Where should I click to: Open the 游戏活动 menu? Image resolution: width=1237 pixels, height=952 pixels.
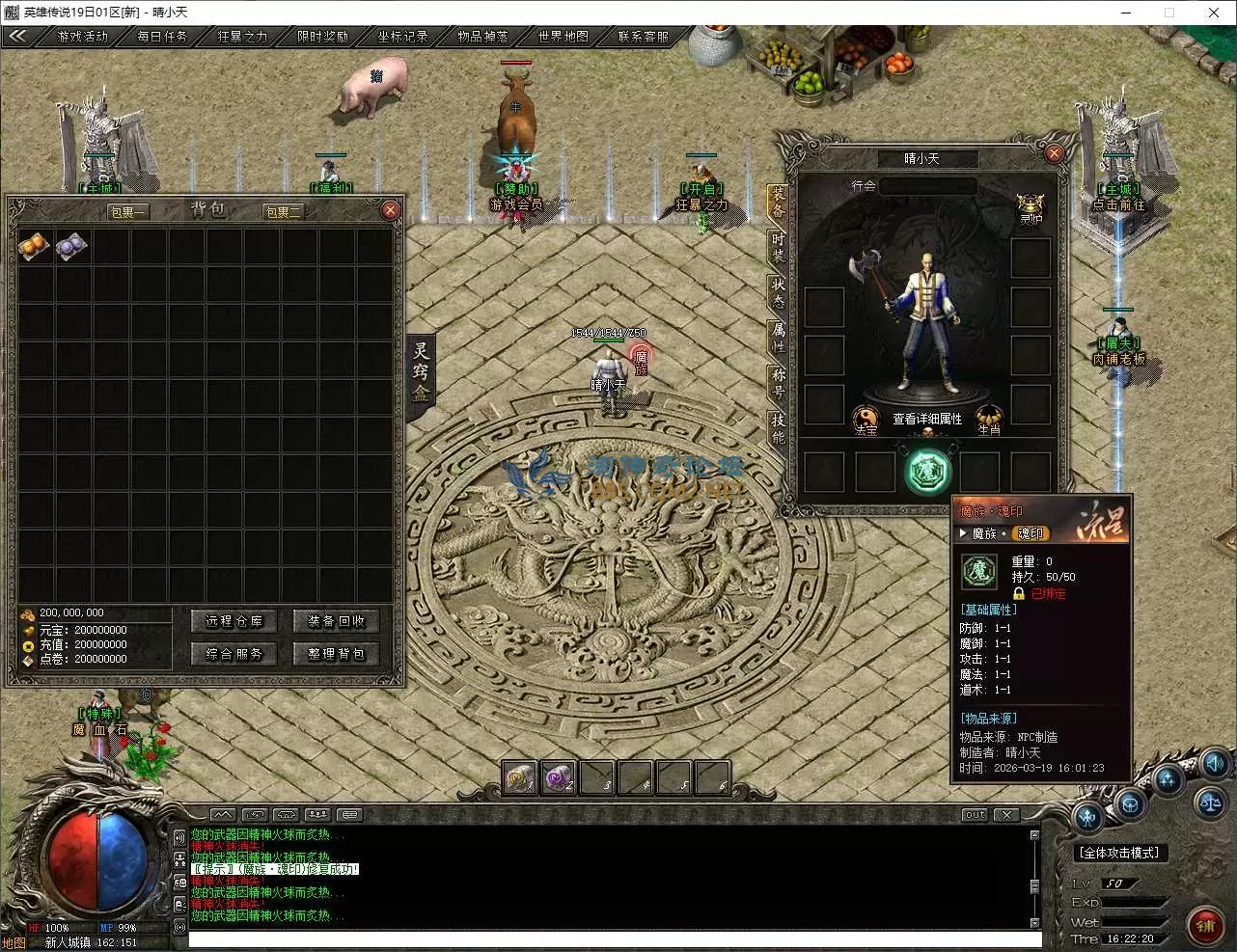83,37
